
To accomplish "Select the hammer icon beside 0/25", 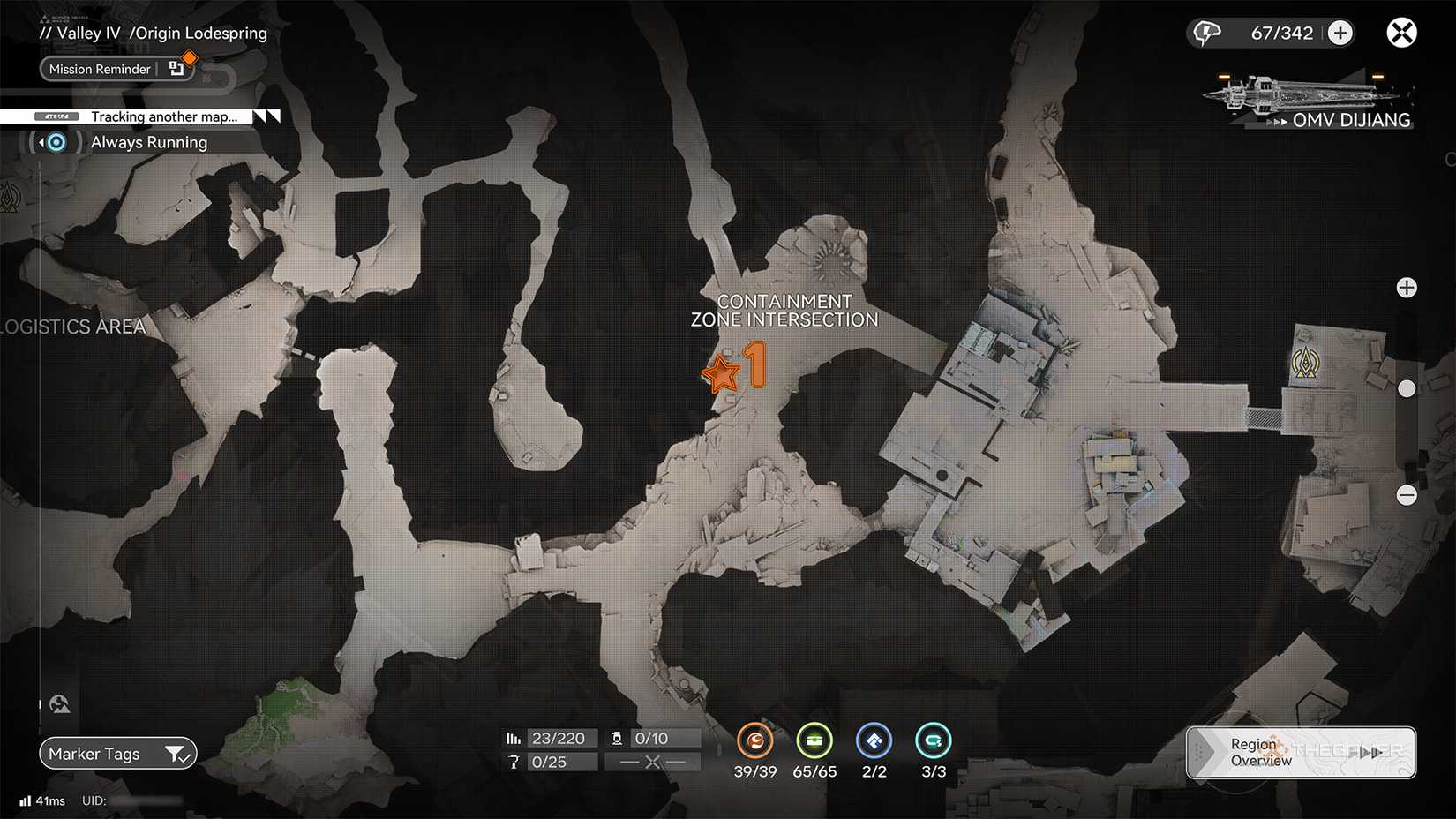I will pyautogui.click(x=514, y=762).
